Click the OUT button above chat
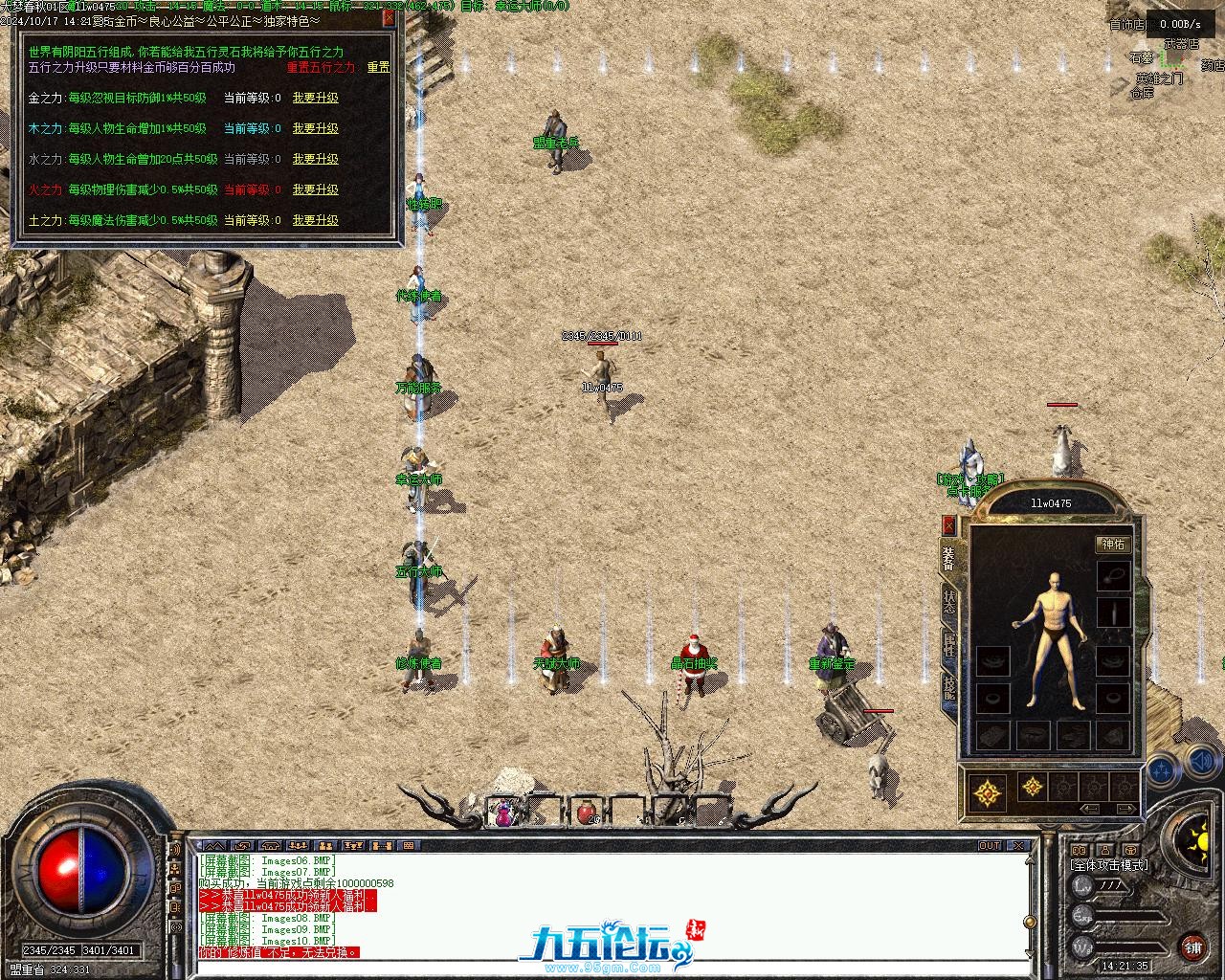This screenshot has height=980, width=1225. pos(990,846)
